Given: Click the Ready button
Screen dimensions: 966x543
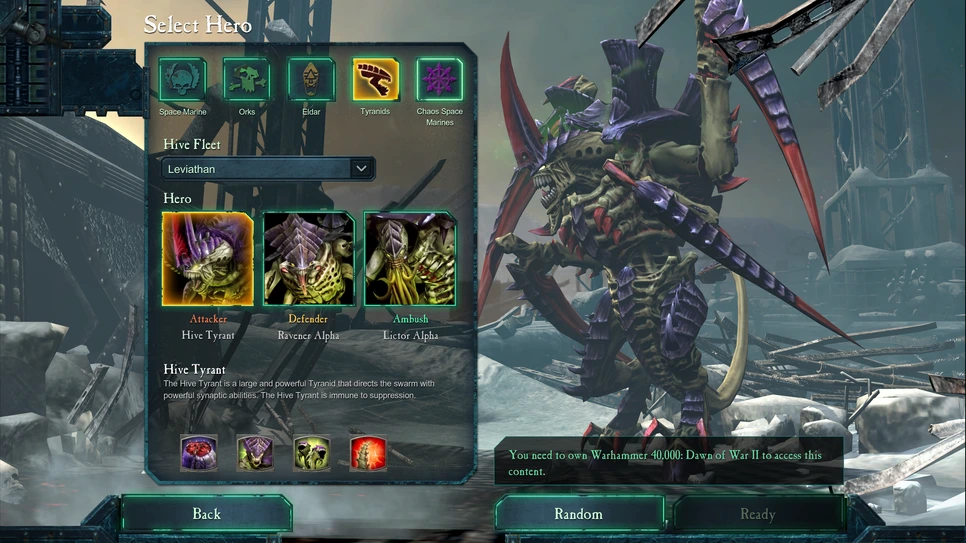Looking at the screenshot, I should point(757,514).
